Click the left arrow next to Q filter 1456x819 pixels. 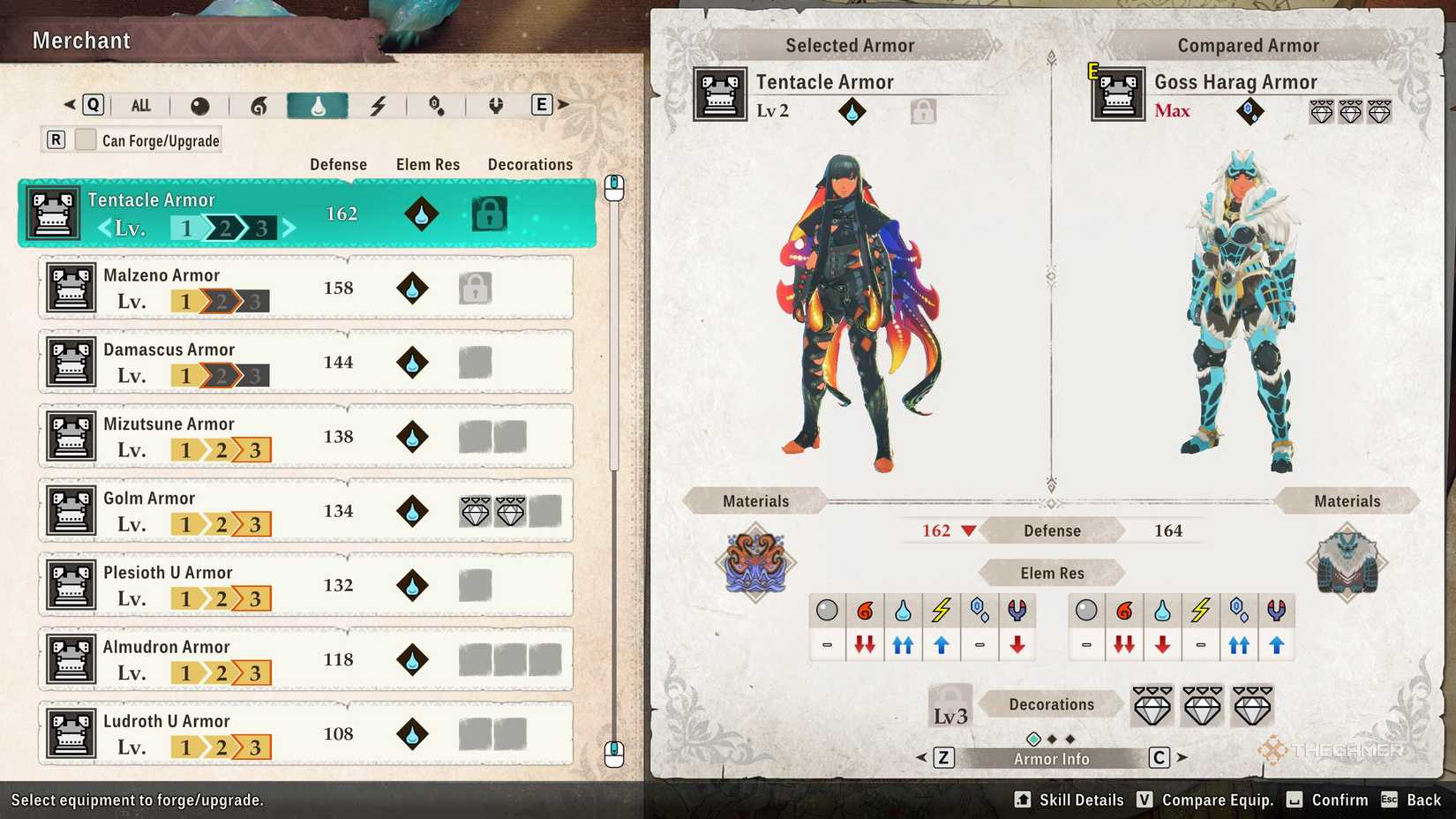[71, 103]
